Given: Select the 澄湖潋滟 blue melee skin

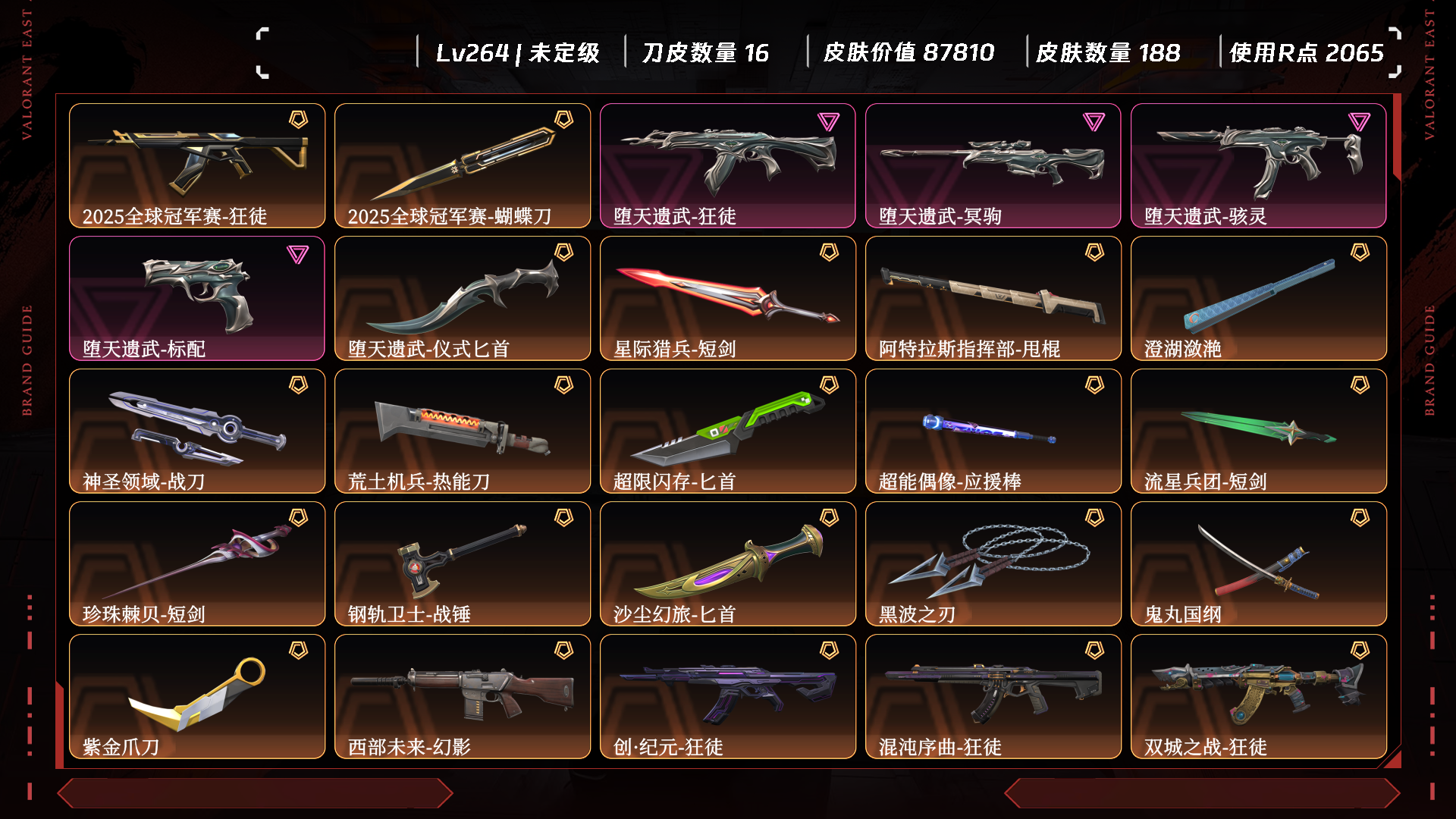Looking at the screenshot, I should 1259,298.
